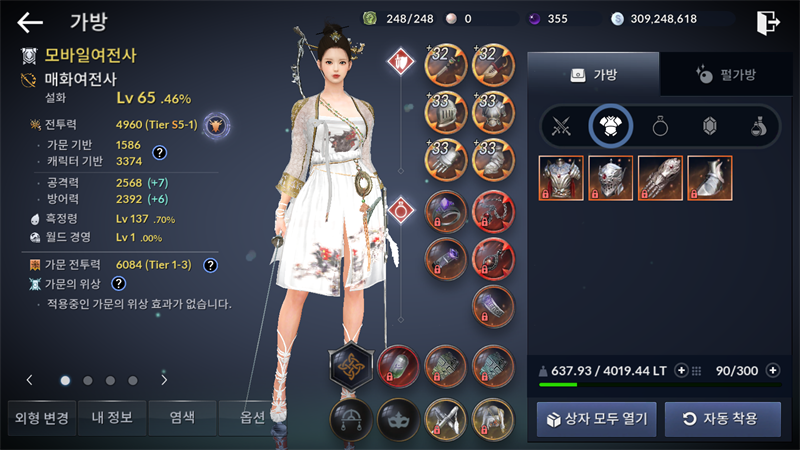Select the chest armor item in bag

point(561,178)
